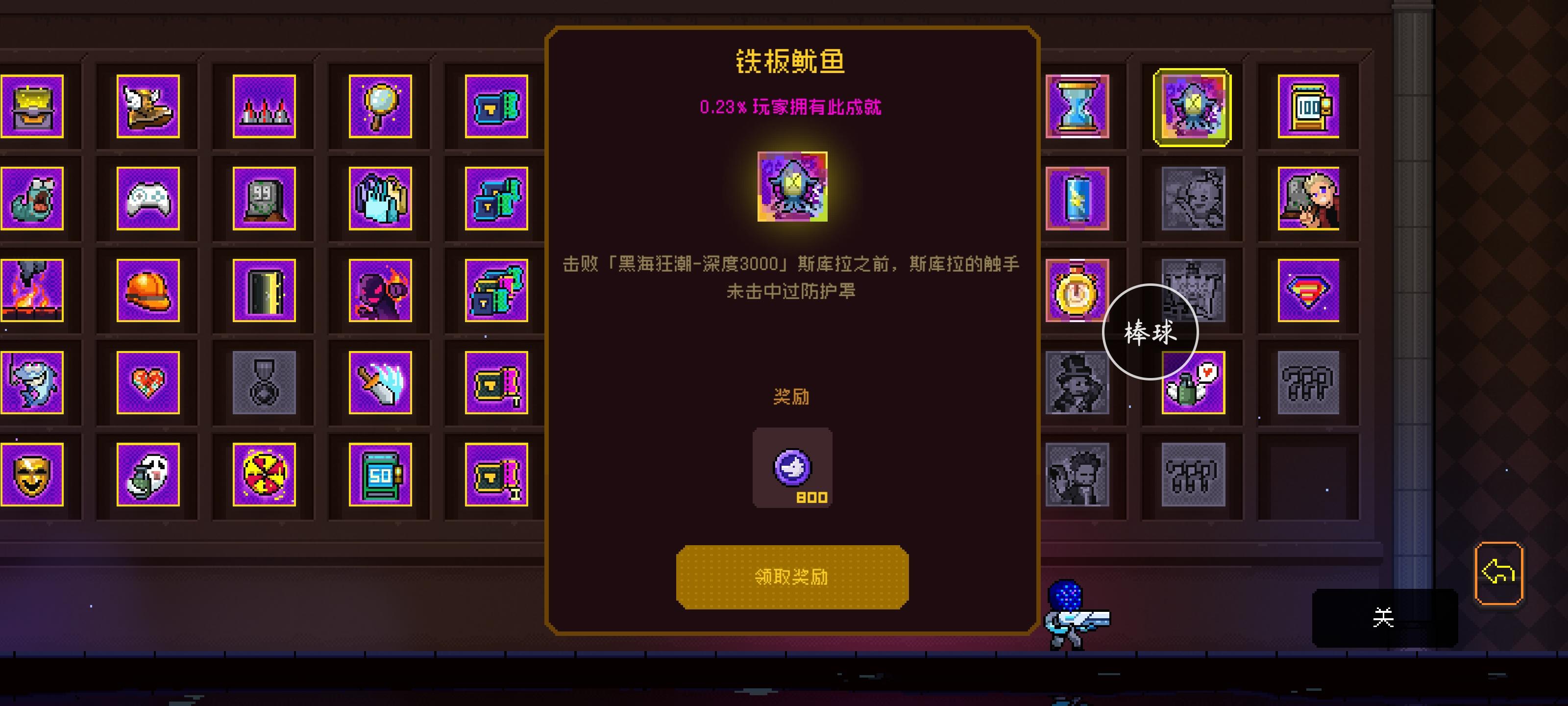Click the 800 coin reward thumbnail

pos(792,468)
